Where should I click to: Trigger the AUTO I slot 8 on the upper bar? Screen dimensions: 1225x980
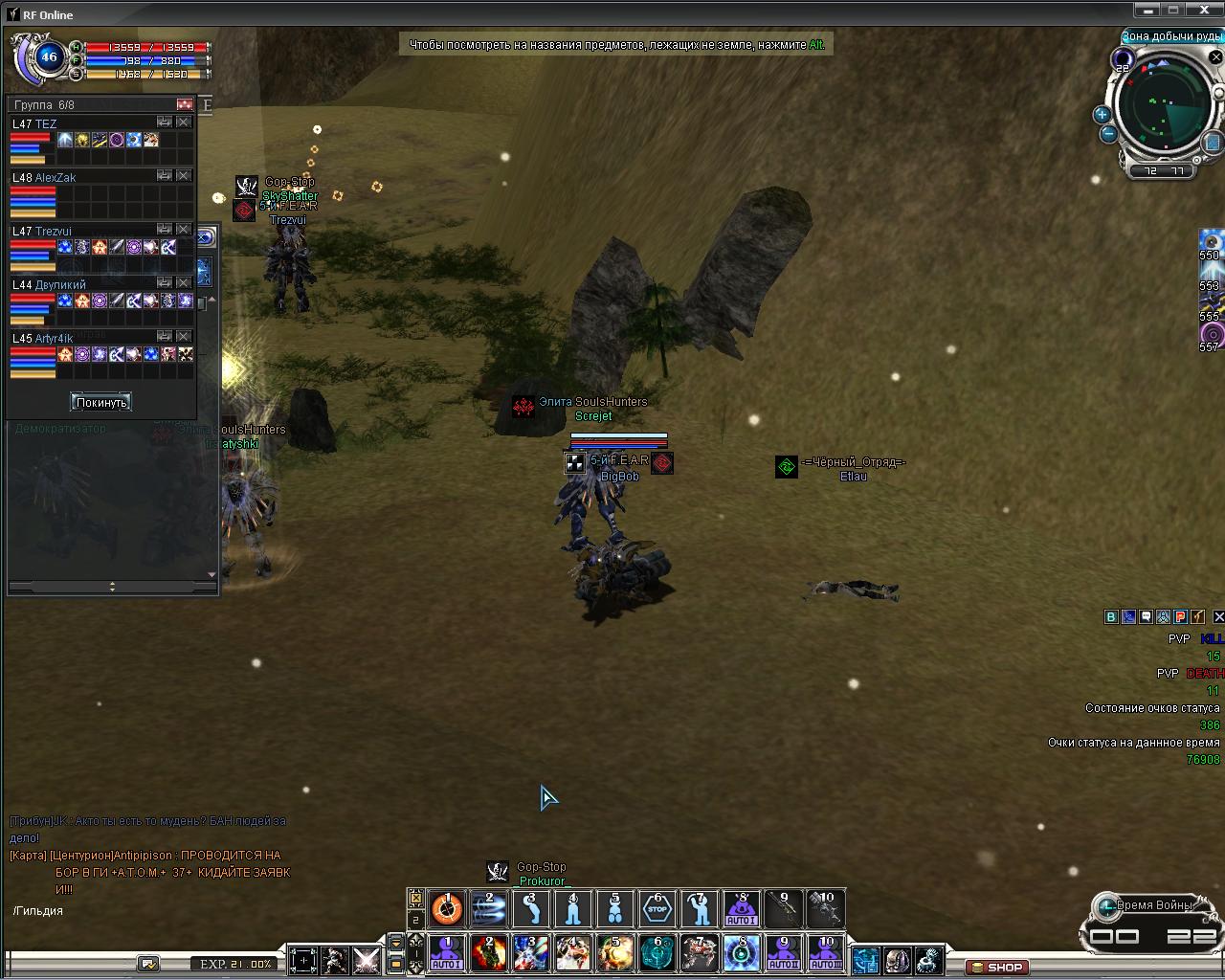[742, 909]
